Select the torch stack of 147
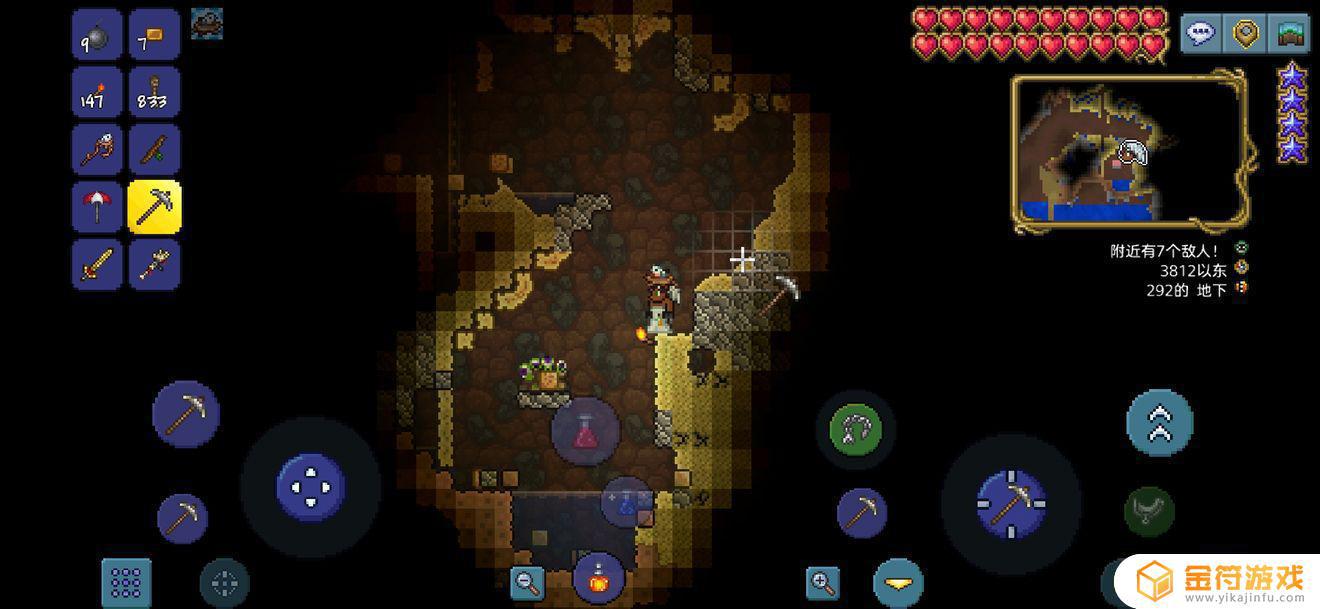This screenshot has height=609, width=1320. tap(97, 93)
